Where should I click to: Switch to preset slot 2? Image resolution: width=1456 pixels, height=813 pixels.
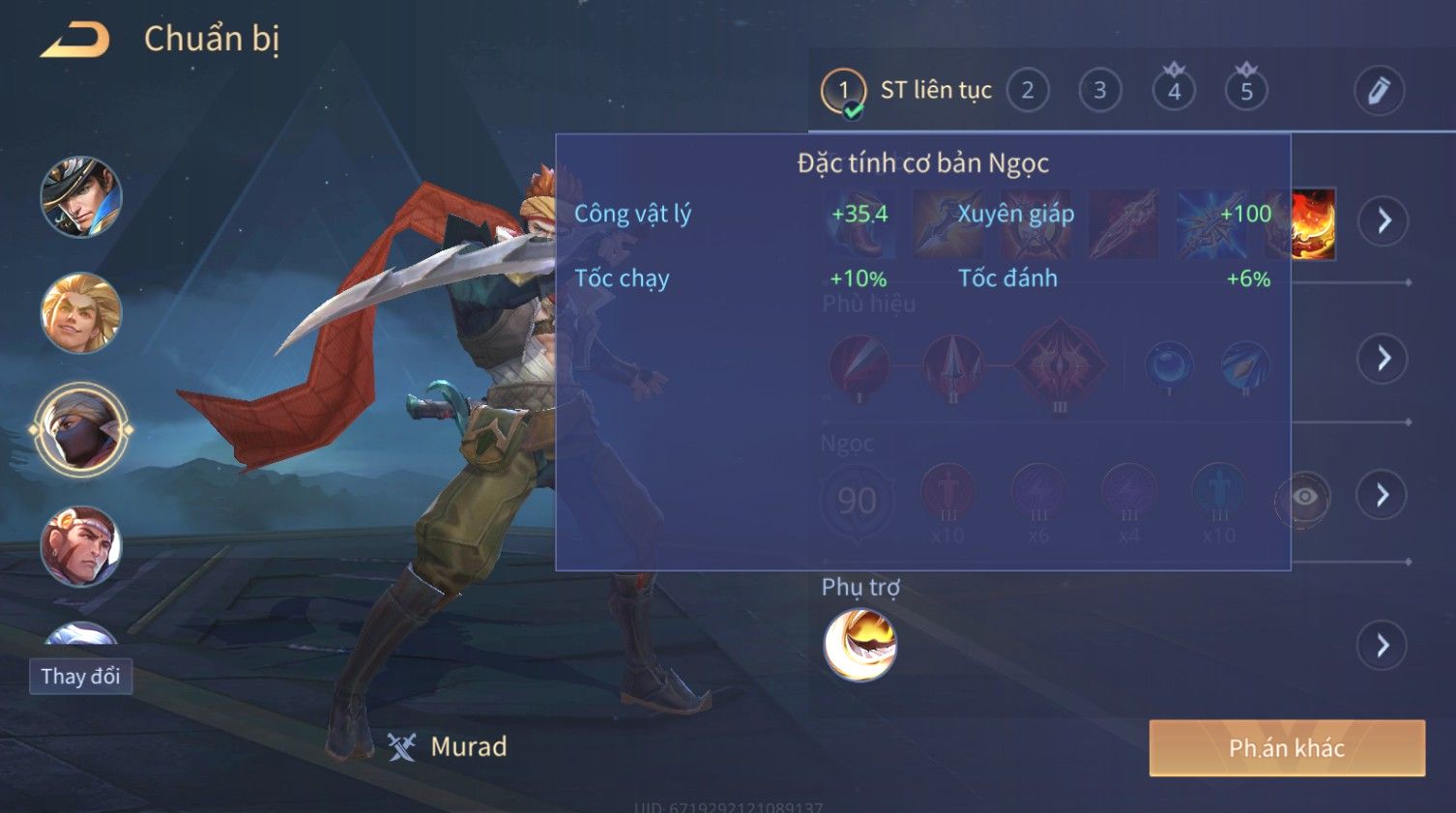[1028, 91]
